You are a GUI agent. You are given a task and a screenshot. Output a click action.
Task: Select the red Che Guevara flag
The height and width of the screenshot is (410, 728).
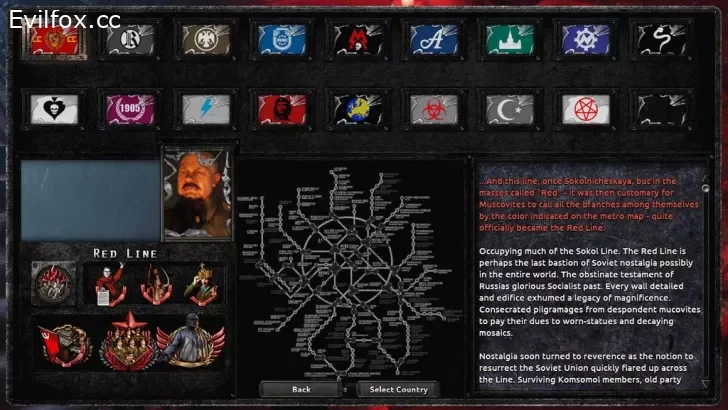282,108
